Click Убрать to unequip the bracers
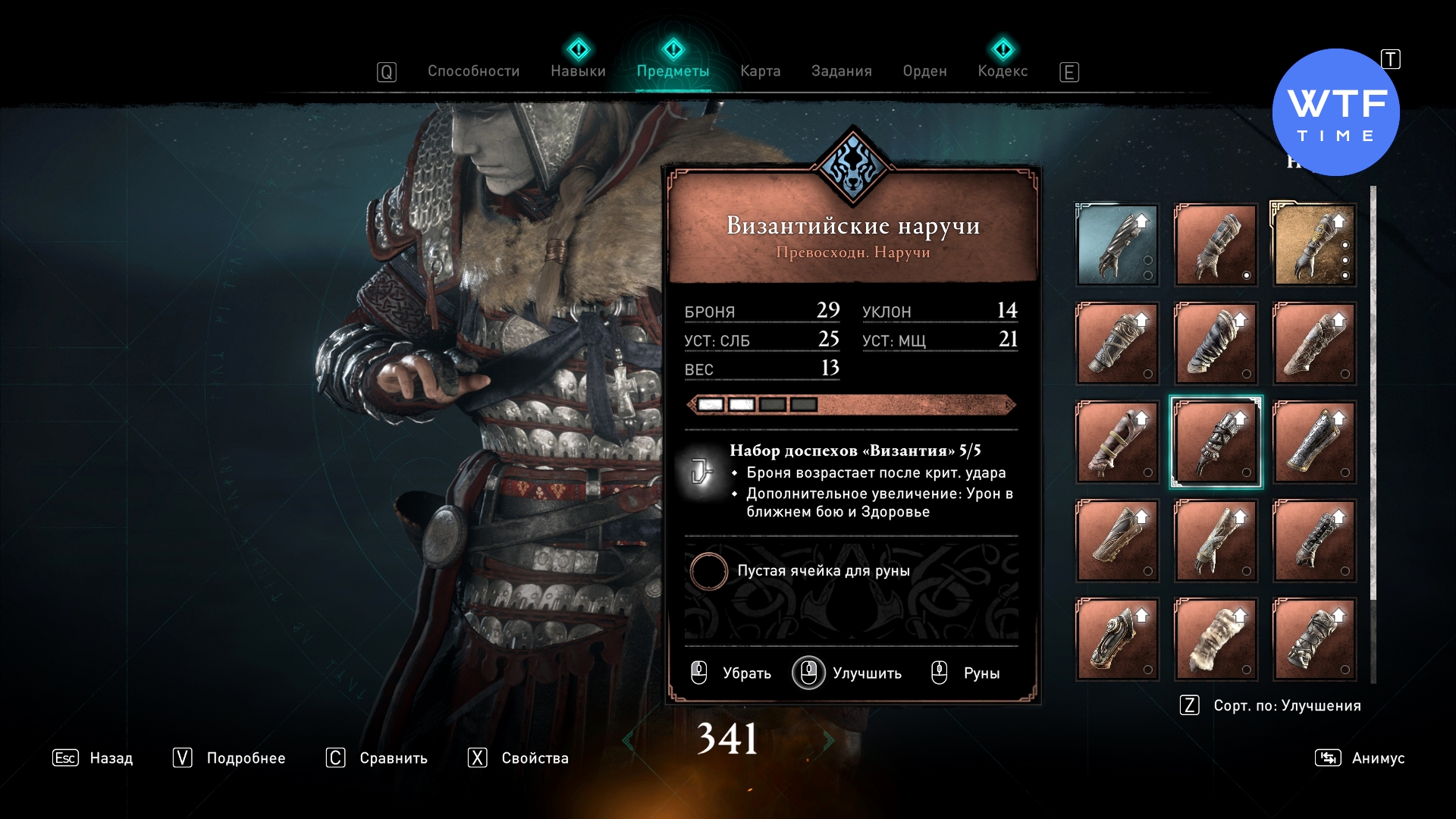The height and width of the screenshot is (819, 1456). point(732,673)
